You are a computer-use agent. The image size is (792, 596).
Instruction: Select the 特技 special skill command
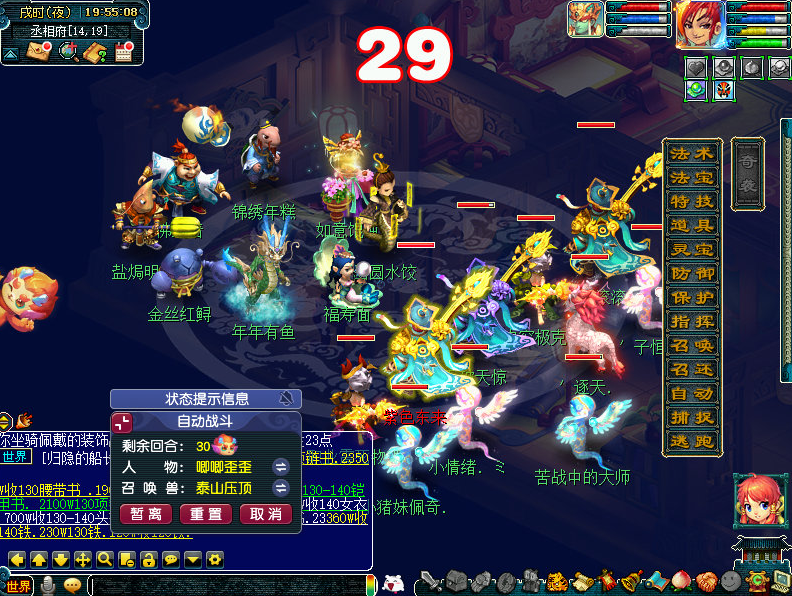692,202
